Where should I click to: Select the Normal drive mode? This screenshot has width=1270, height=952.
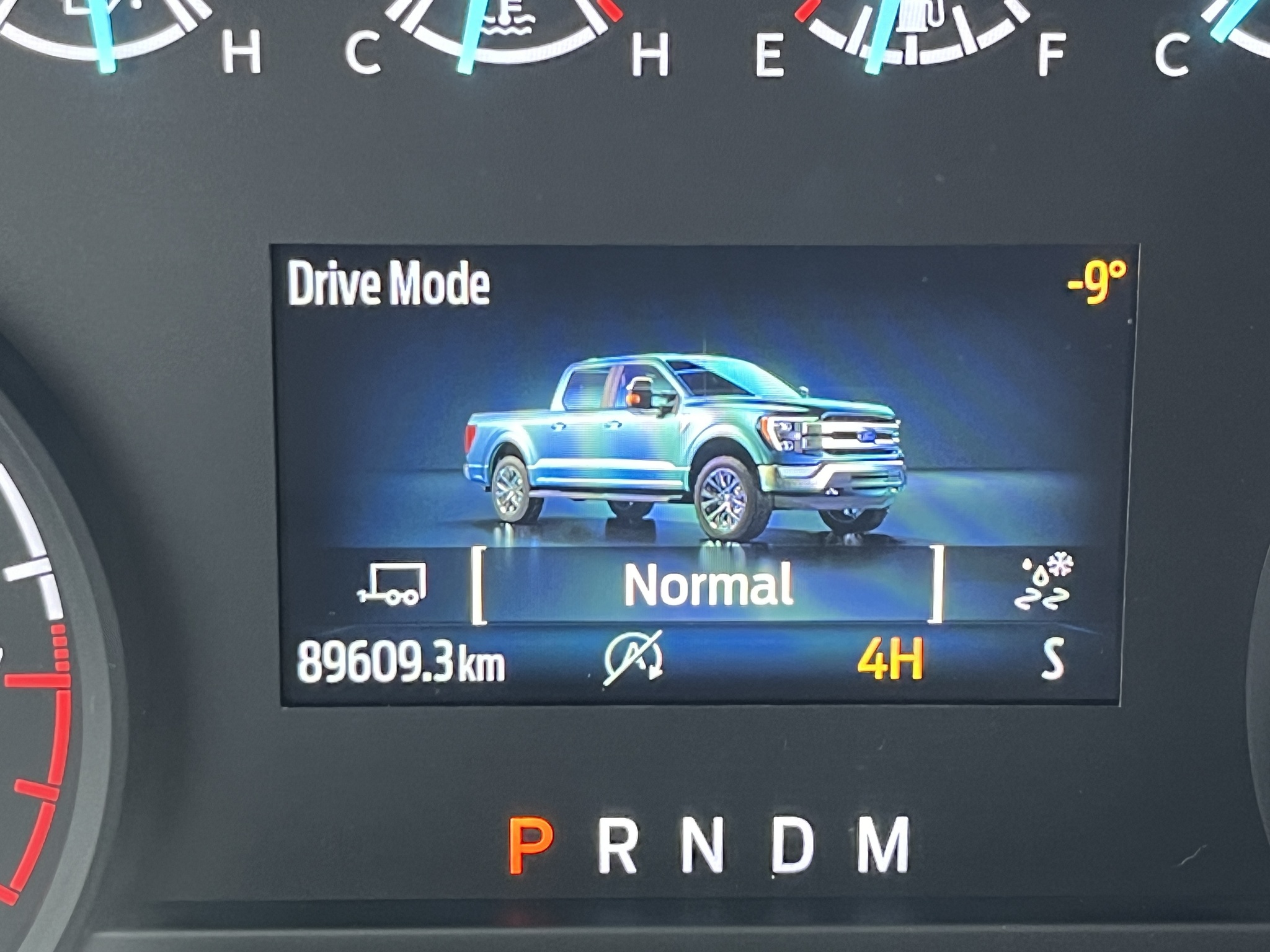pos(708,585)
